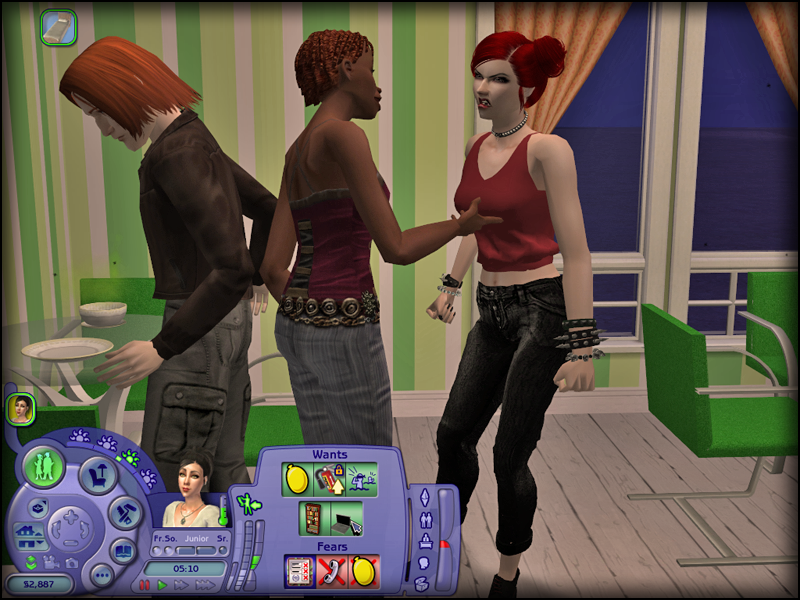Open the inventory panel with the box icon
This screenshot has height=600, width=800.
[x=423, y=542]
